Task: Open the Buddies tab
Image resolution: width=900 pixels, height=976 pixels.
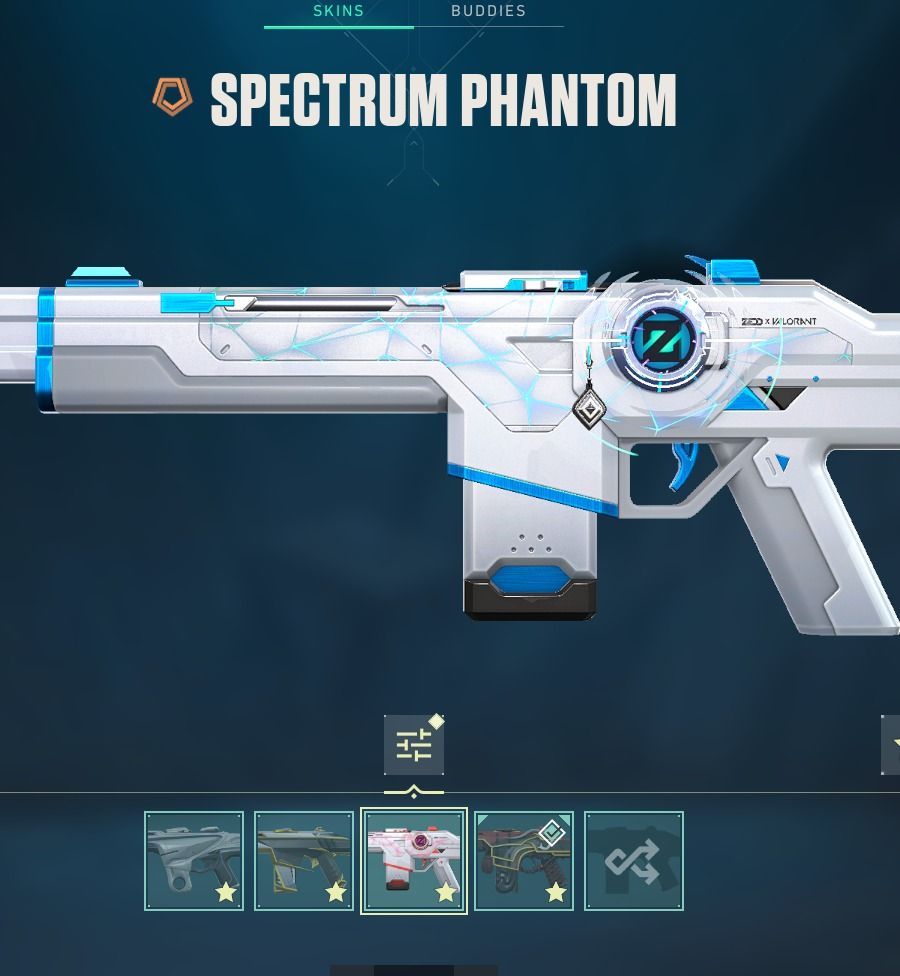Action: pyautogui.click(x=488, y=12)
